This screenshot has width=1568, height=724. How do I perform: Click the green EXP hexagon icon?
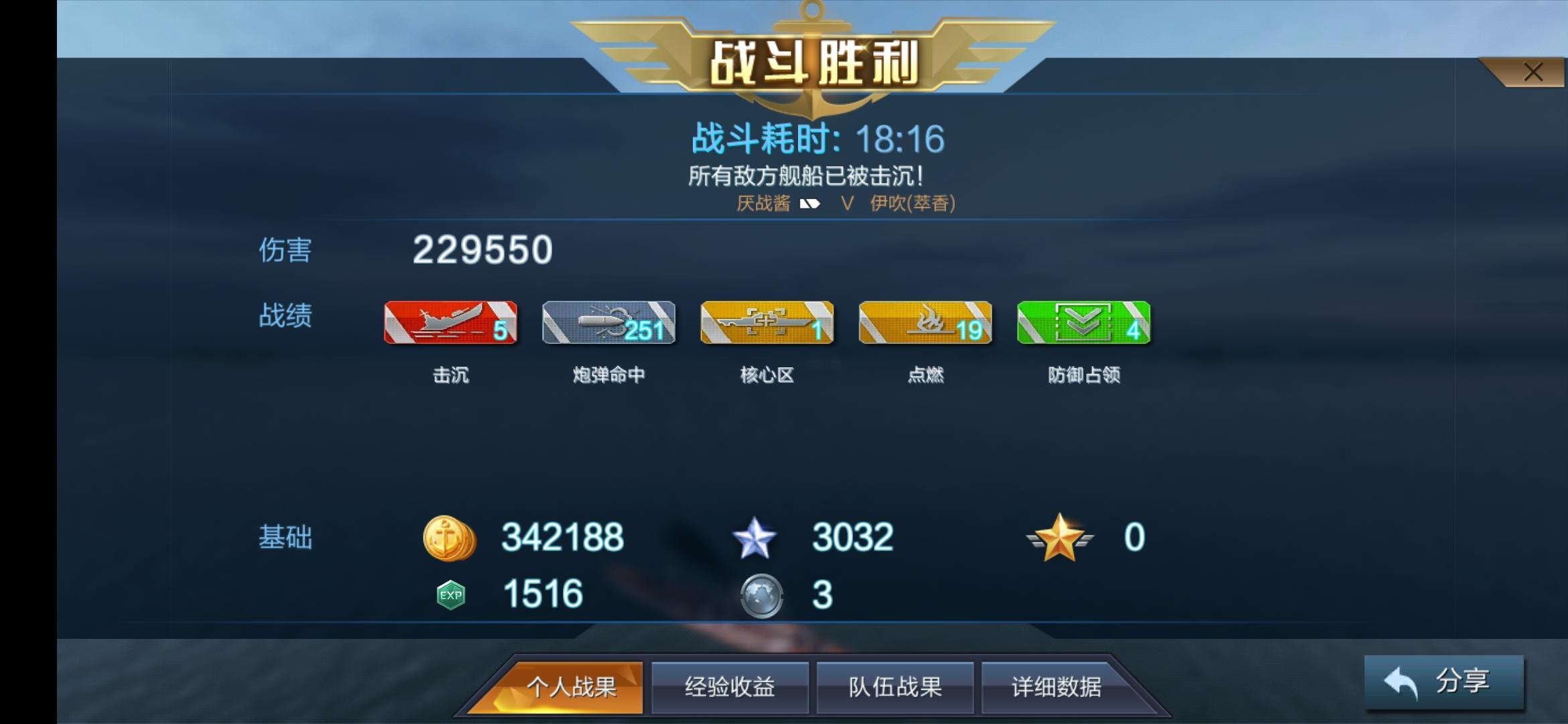450,595
